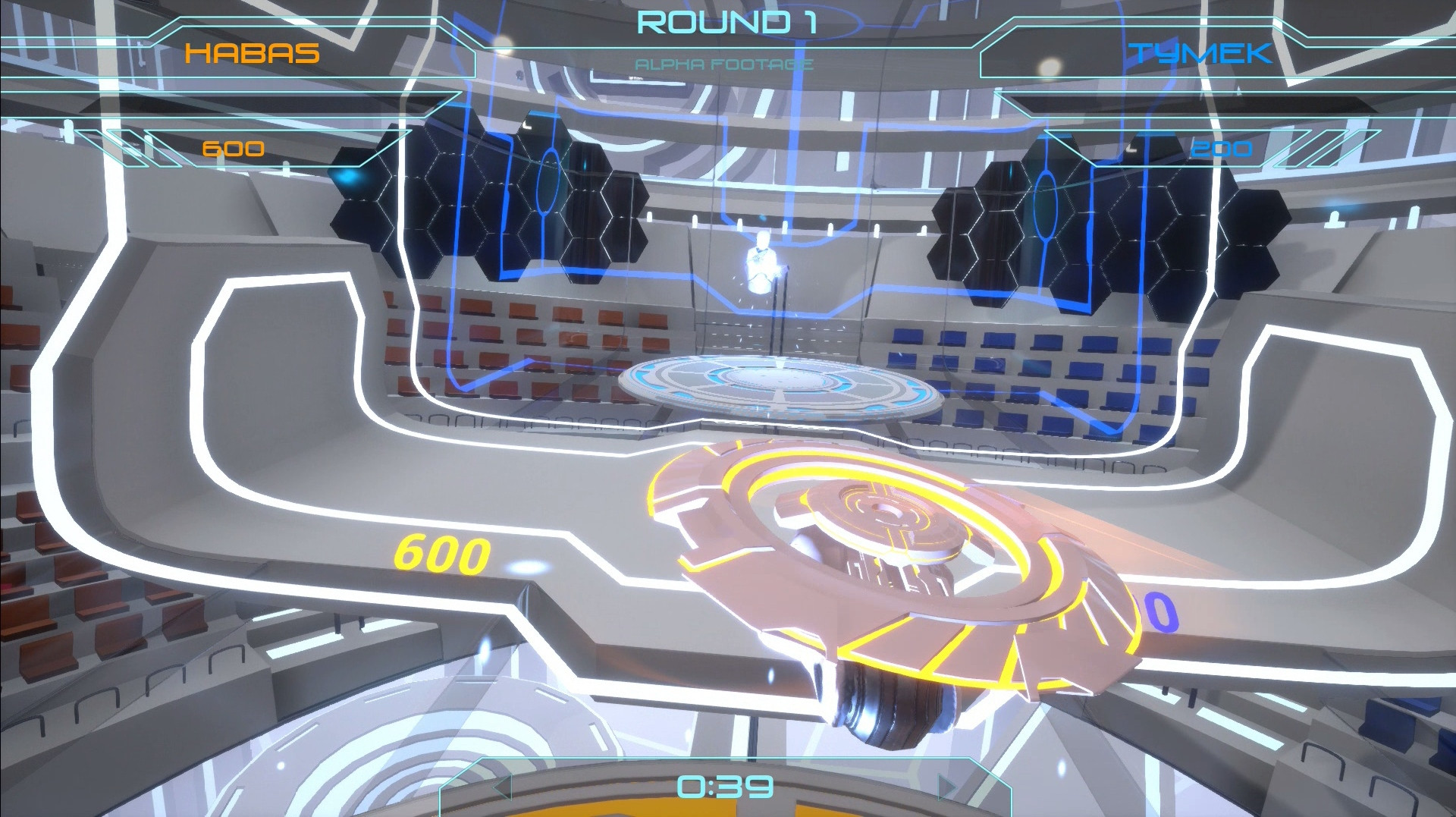Click the HABAS nameplate
Screen dimensions: 1456x817
[x=254, y=53]
